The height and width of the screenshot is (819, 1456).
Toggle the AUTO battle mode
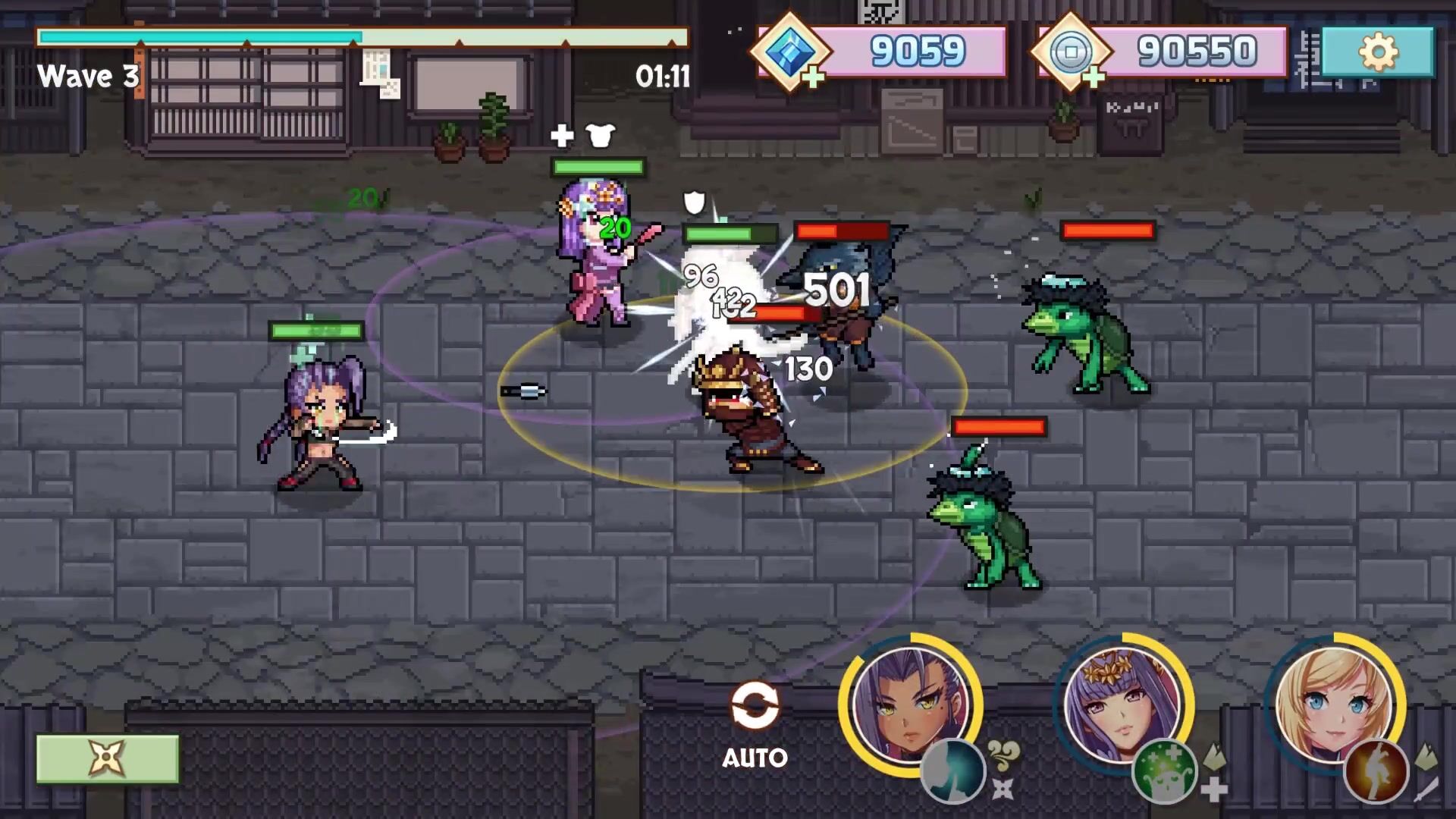(x=754, y=723)
